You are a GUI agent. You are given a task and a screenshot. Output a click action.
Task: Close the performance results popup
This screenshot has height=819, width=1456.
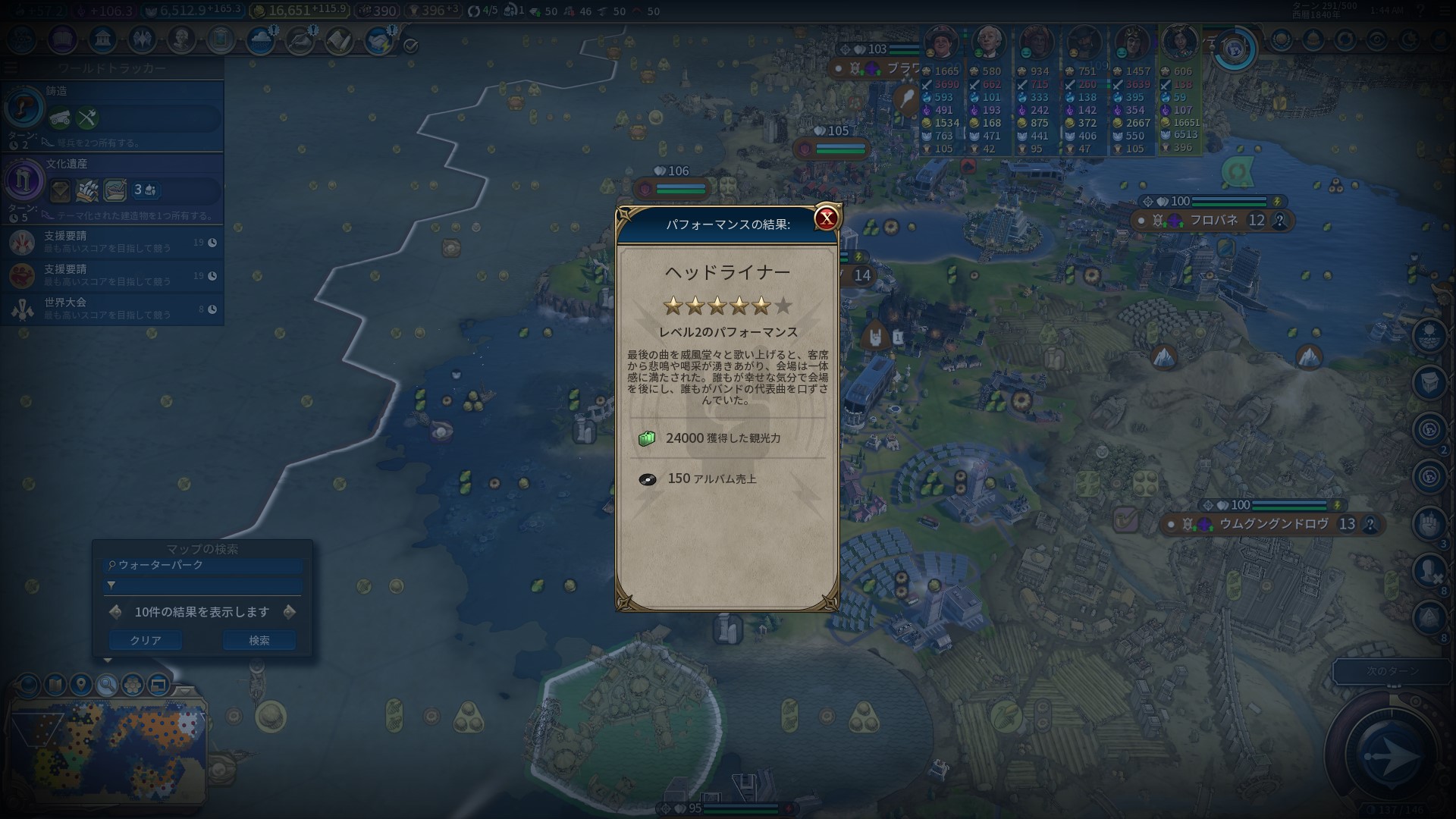coord(826,218)
